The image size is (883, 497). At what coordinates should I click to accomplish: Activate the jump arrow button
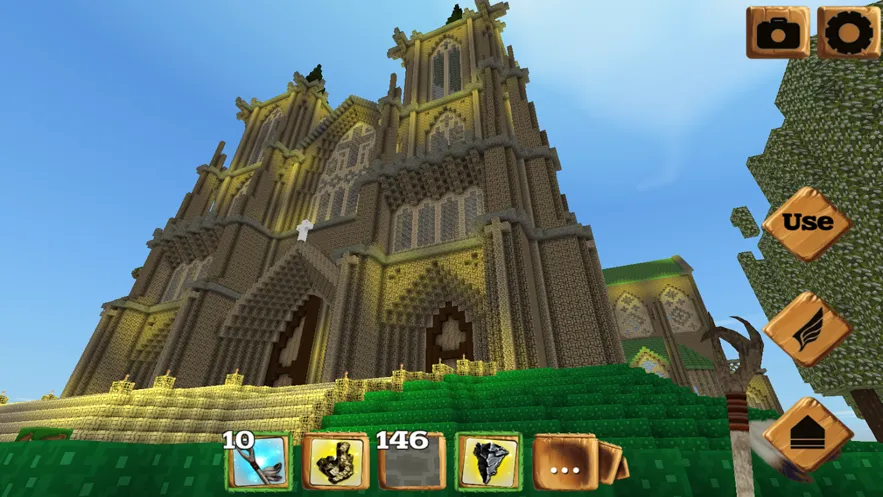click(807, 435)
